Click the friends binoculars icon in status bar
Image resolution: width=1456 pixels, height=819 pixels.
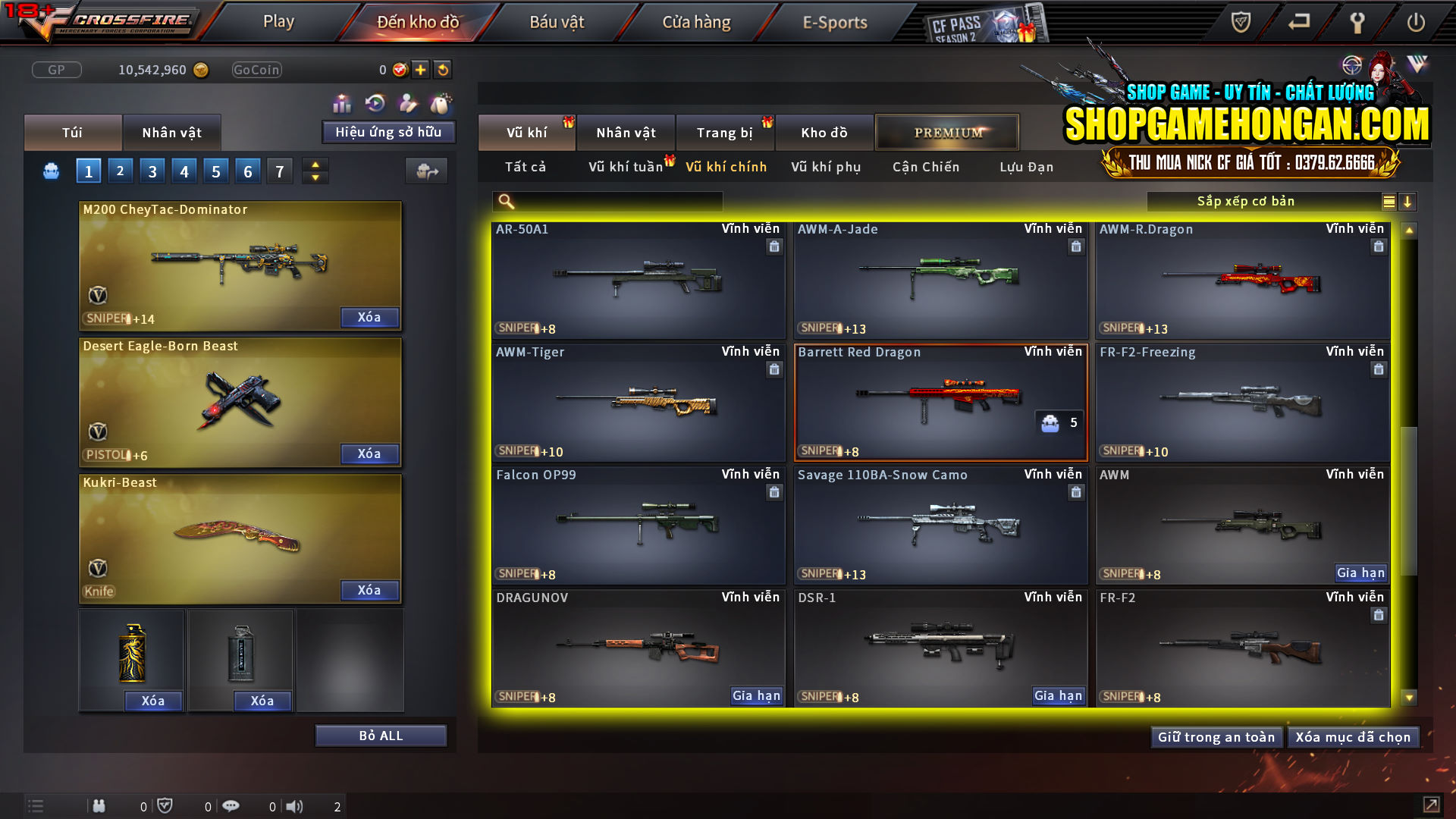[99, 806]
